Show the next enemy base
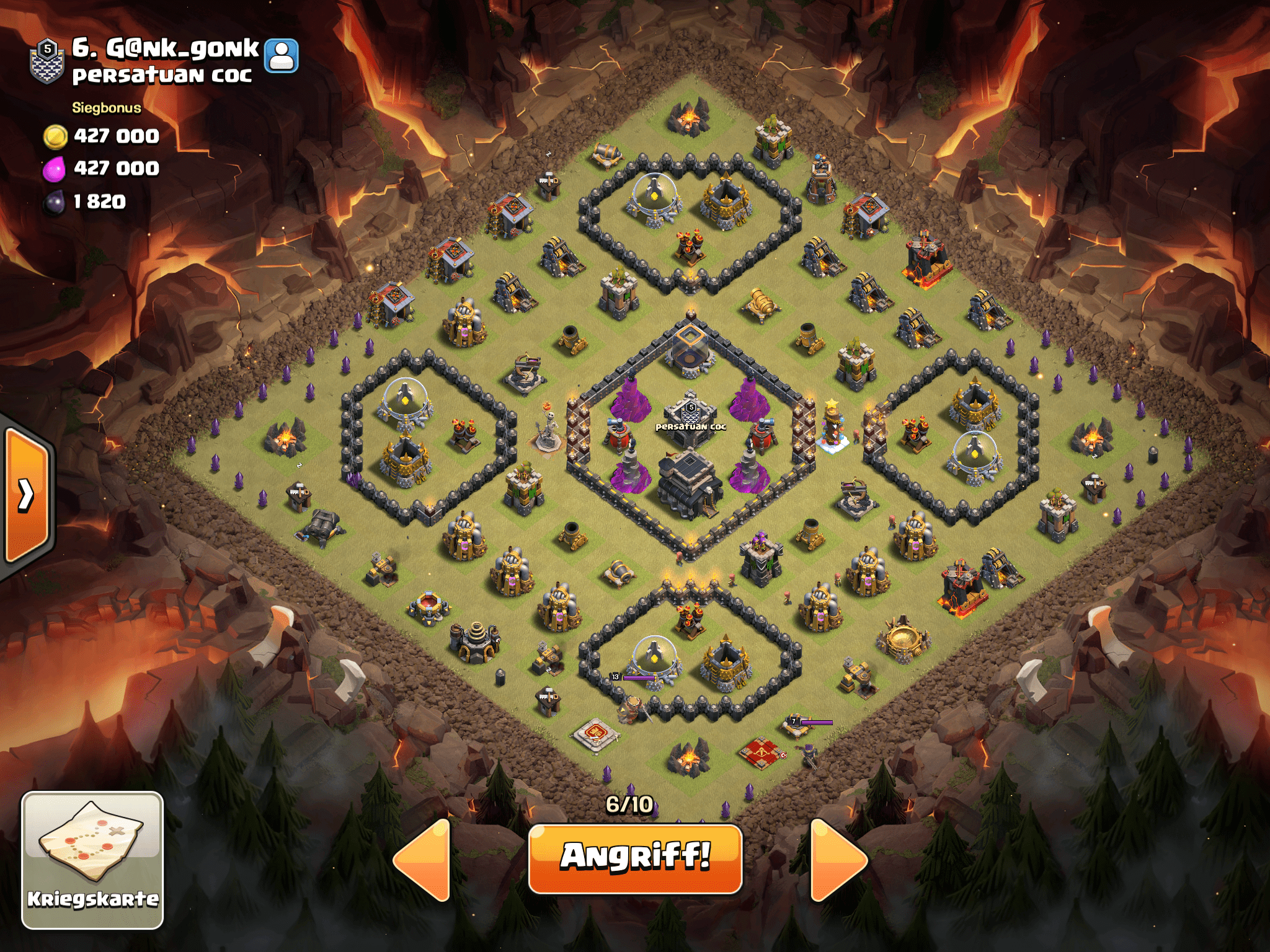 coord(837,860)
